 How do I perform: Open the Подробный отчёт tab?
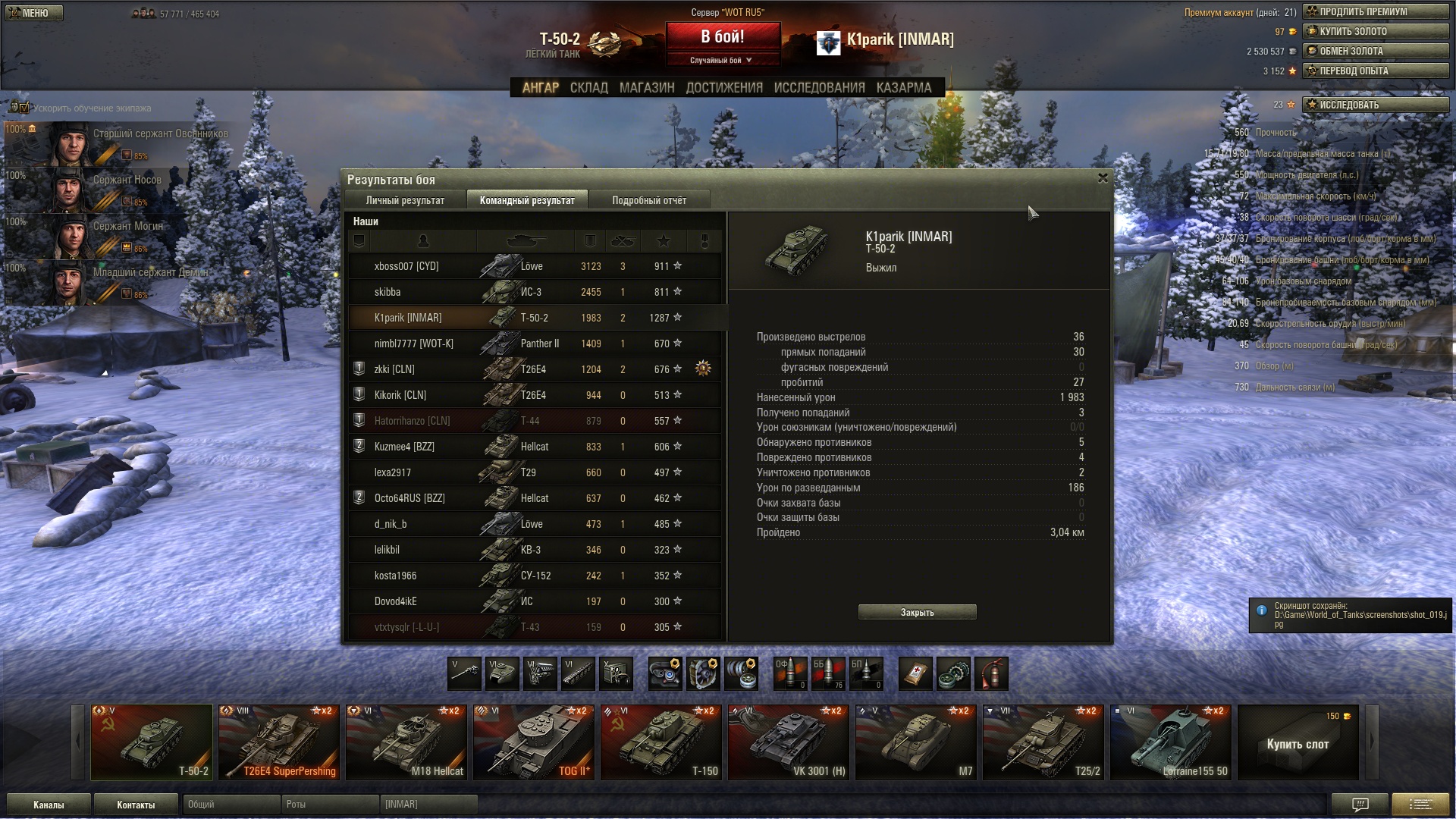[648, 200]
